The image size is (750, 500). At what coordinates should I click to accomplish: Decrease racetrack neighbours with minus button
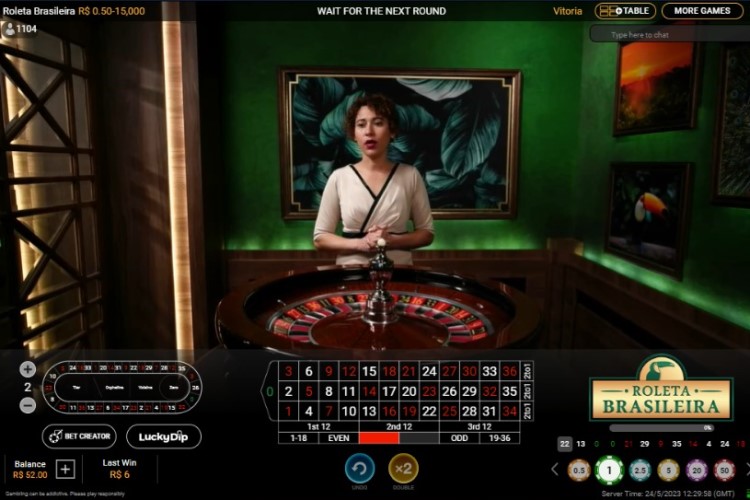point(28,405)
